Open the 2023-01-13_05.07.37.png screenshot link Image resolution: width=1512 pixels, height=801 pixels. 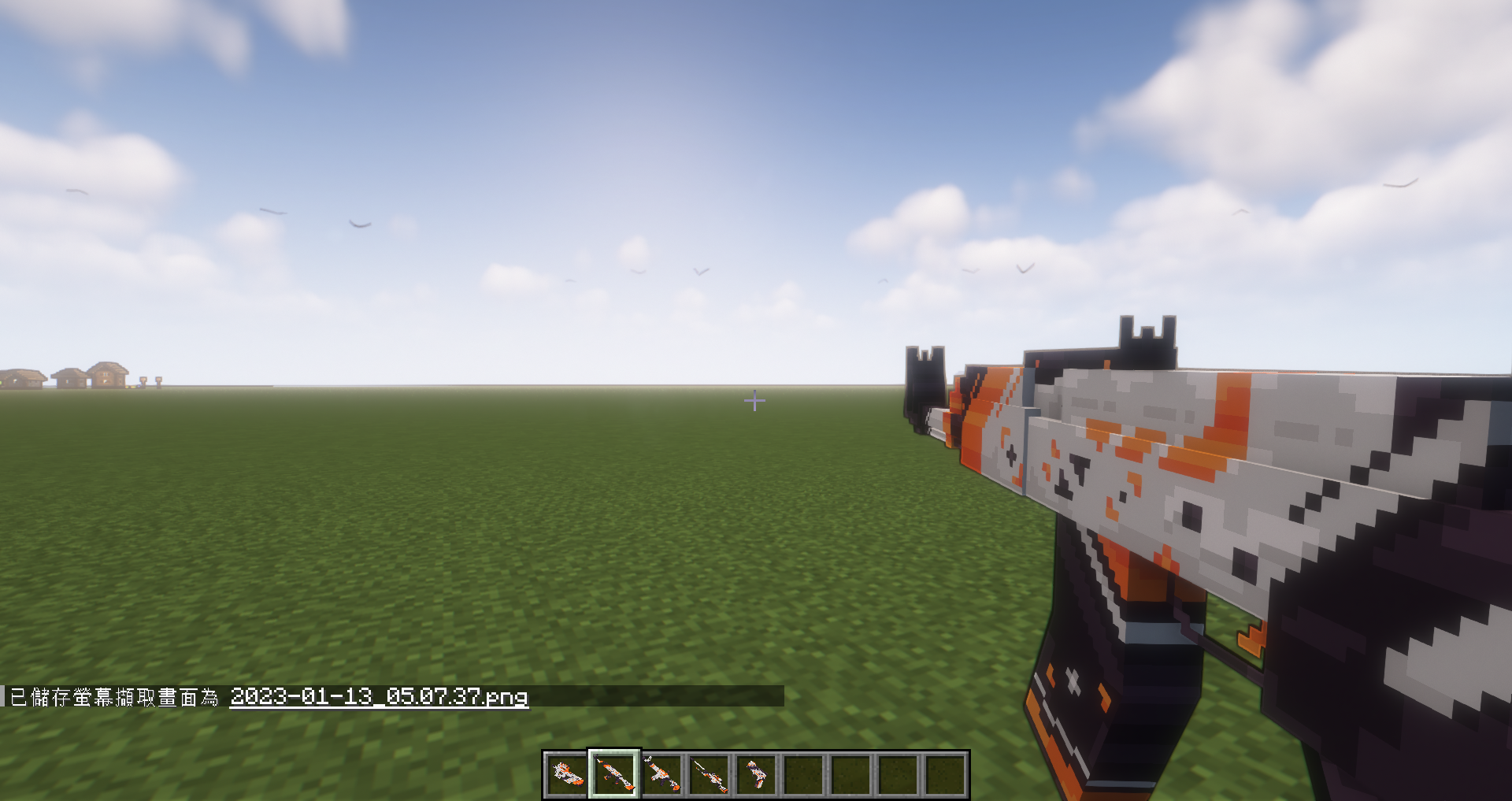point(378,698)
